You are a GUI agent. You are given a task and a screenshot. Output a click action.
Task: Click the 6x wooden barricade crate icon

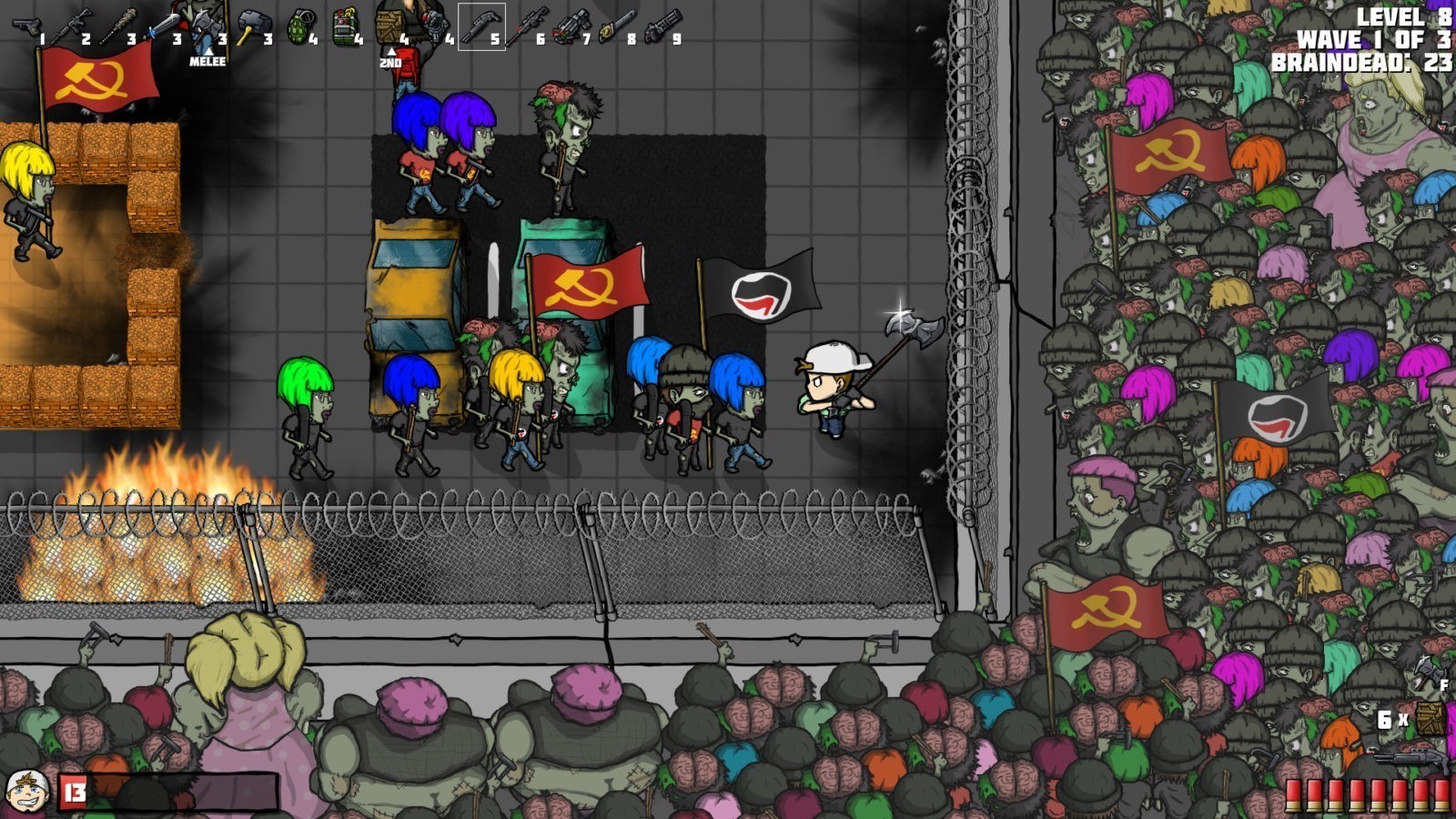(1431, 718)
